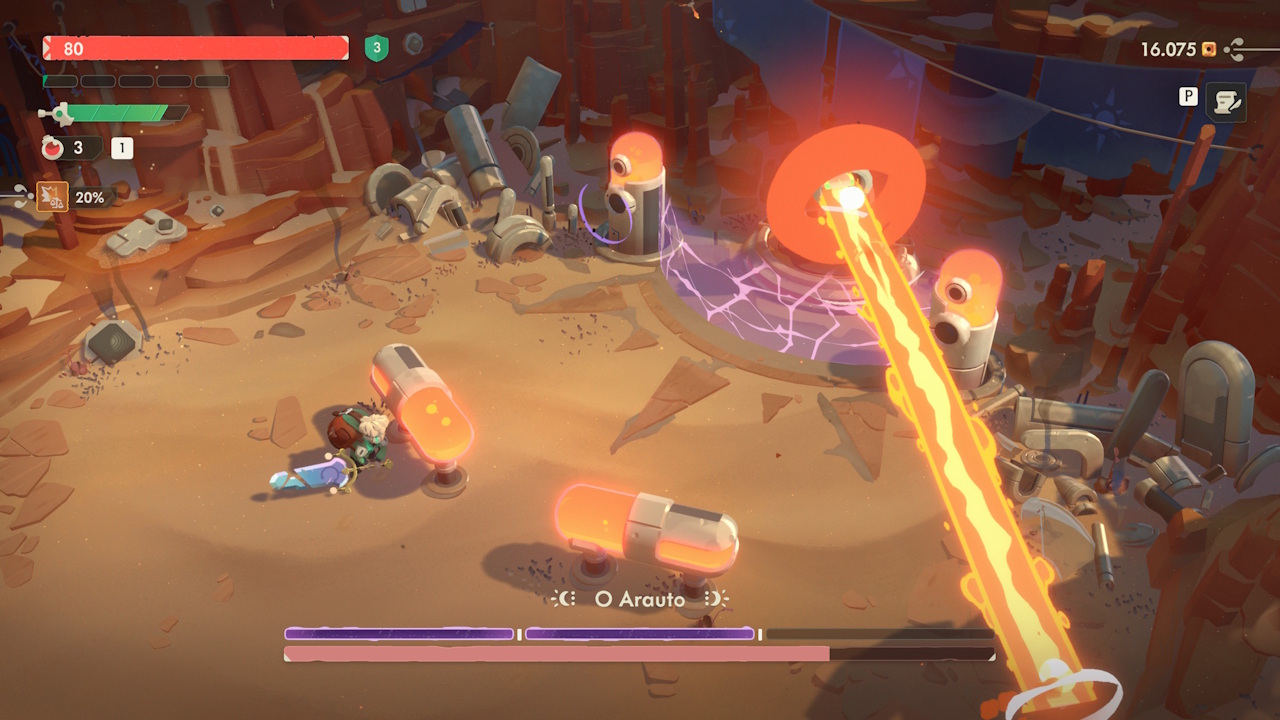Select the explosion buff icon showing 20%
The height and width of the screenshot is (720, 1280).
(51, 194)
